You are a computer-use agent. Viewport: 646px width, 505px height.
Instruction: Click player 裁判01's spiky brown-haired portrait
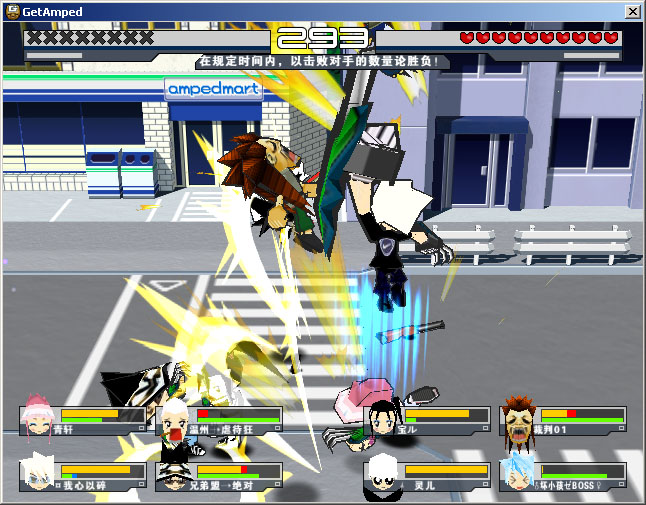point(518,419)
